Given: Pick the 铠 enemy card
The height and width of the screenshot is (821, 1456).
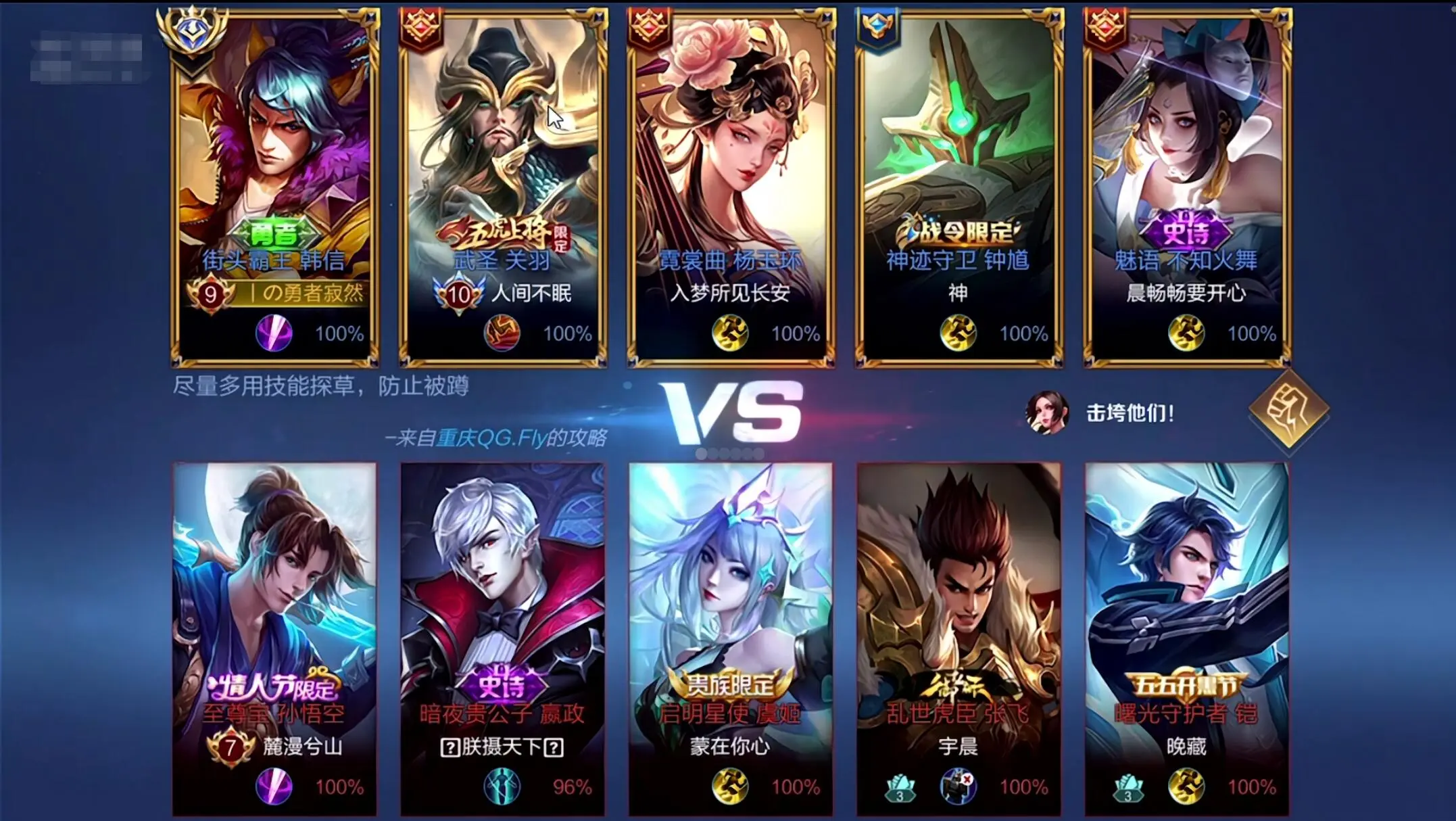Looking at the screenshot, I should click(x=1187, y=639).
